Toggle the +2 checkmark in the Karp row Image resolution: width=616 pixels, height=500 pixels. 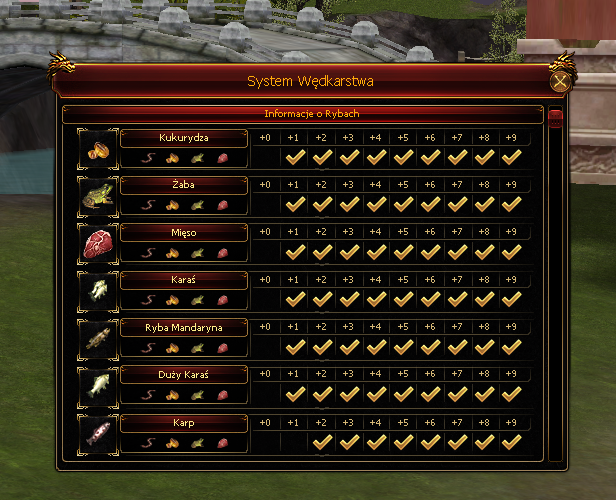click(322, 442)
